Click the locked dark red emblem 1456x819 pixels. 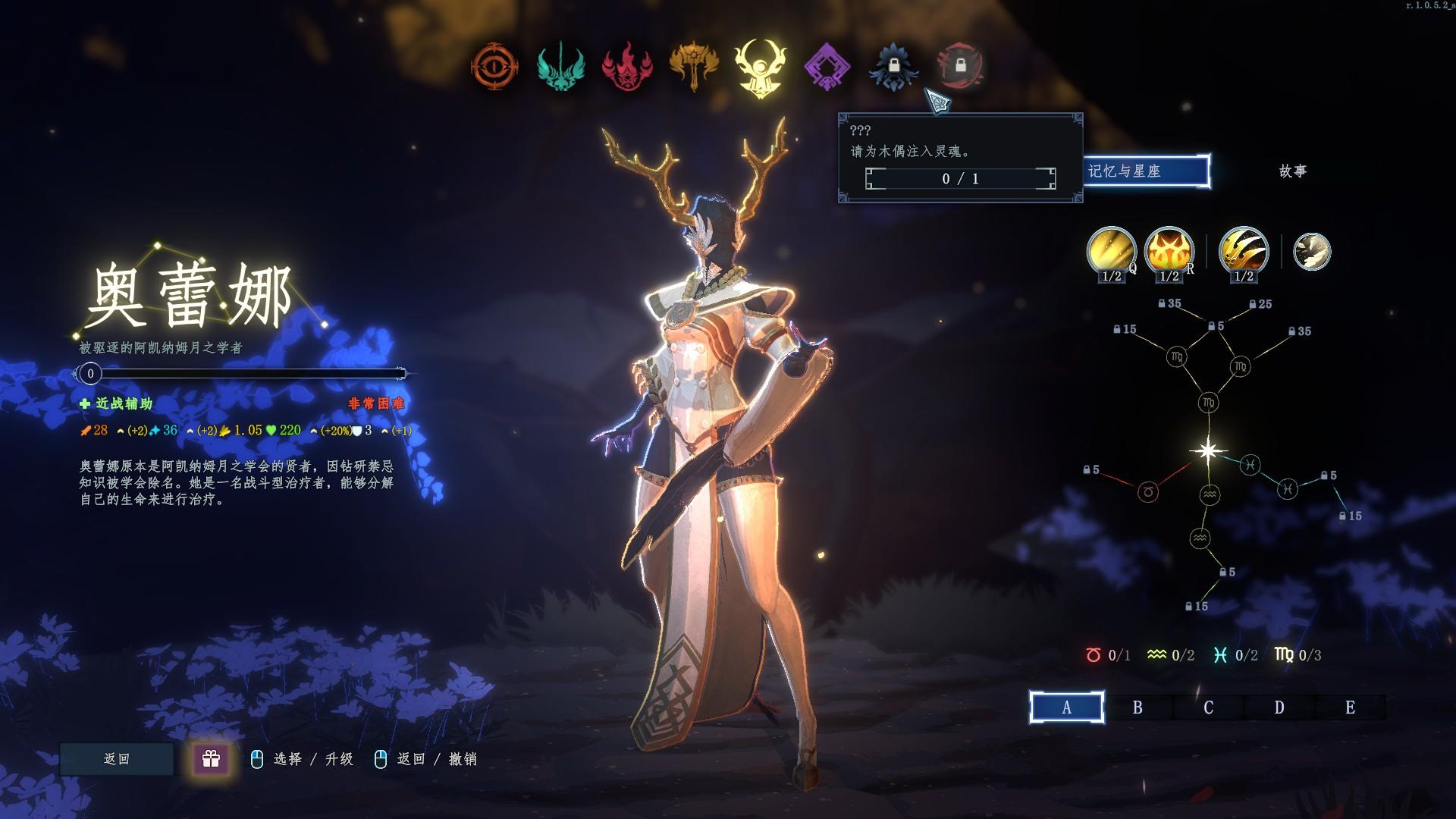[960, 66]
